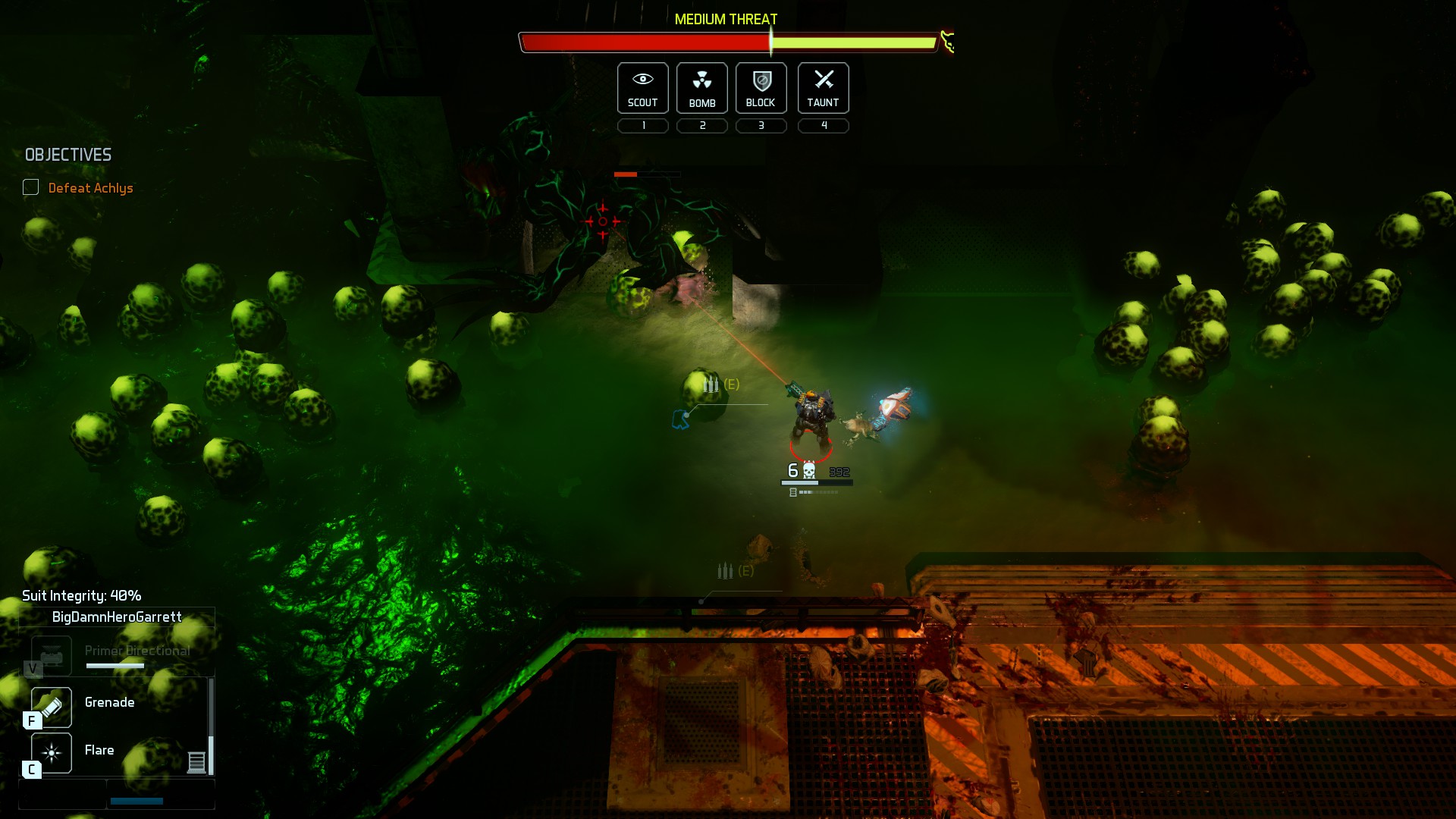
Task: Toggle the Defeat Achlys objective checkbox
Action: pos(31,187)
